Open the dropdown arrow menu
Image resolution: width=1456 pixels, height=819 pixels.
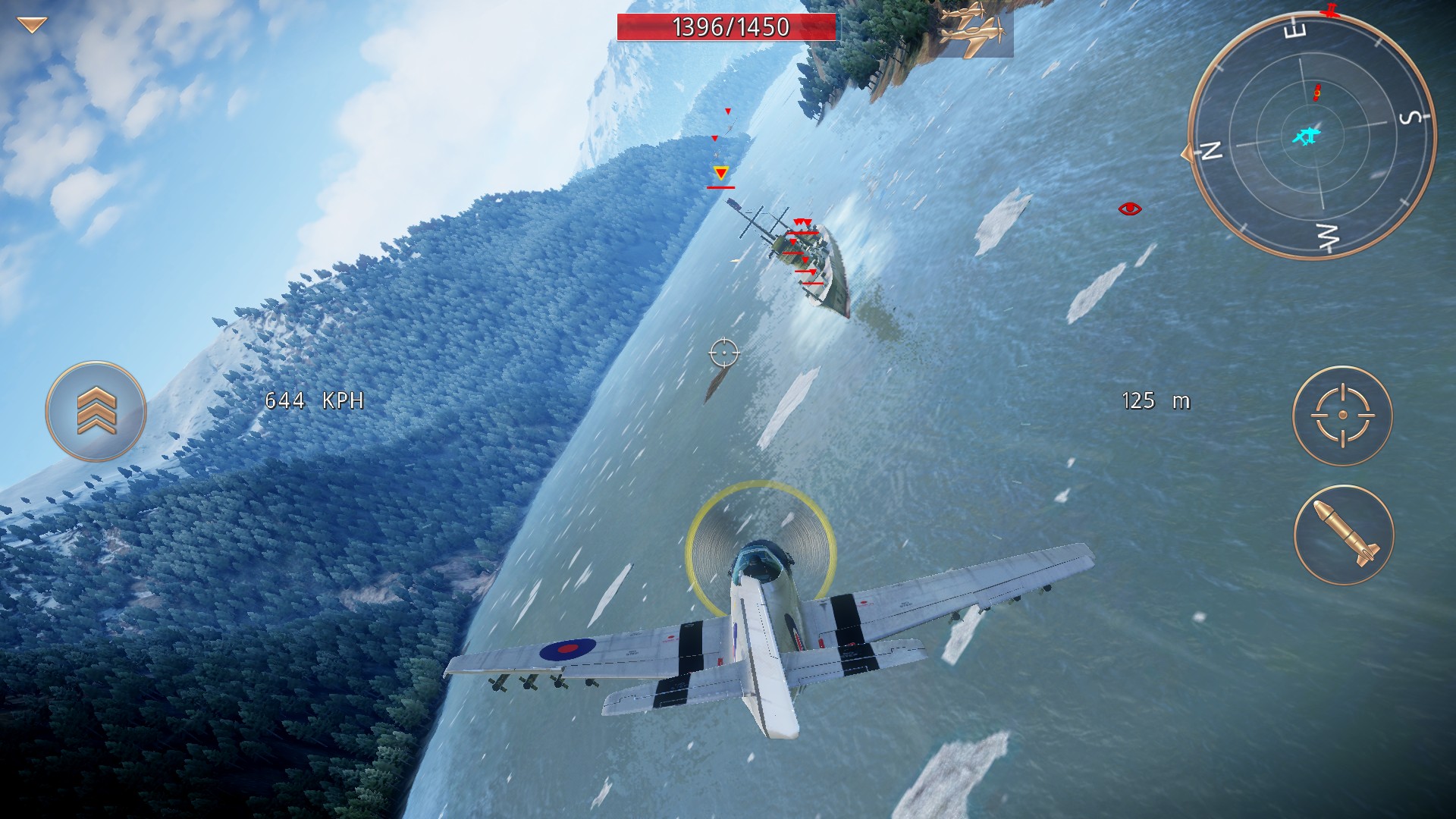(32, 26)
